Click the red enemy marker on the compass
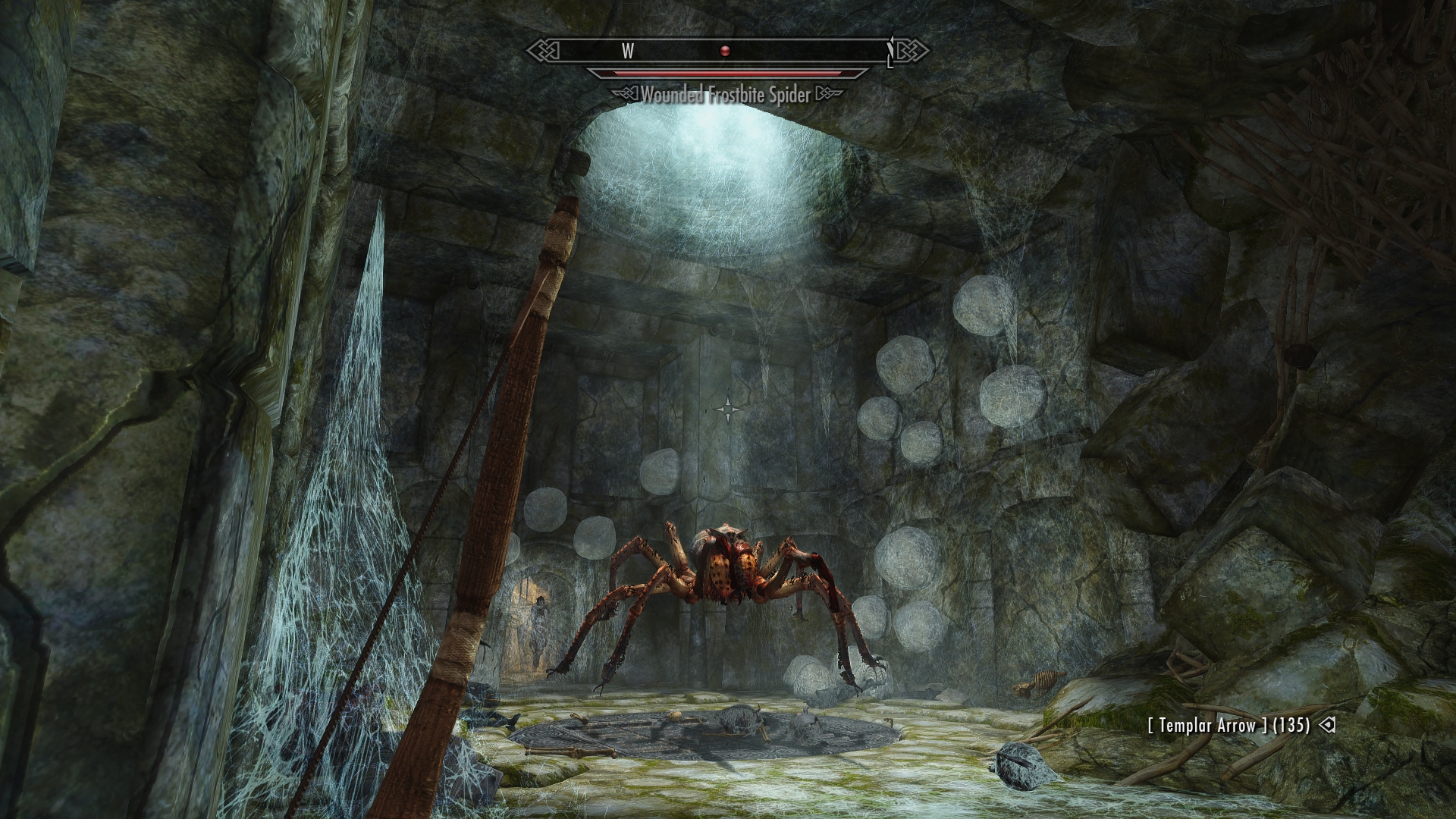 point(725,51)
